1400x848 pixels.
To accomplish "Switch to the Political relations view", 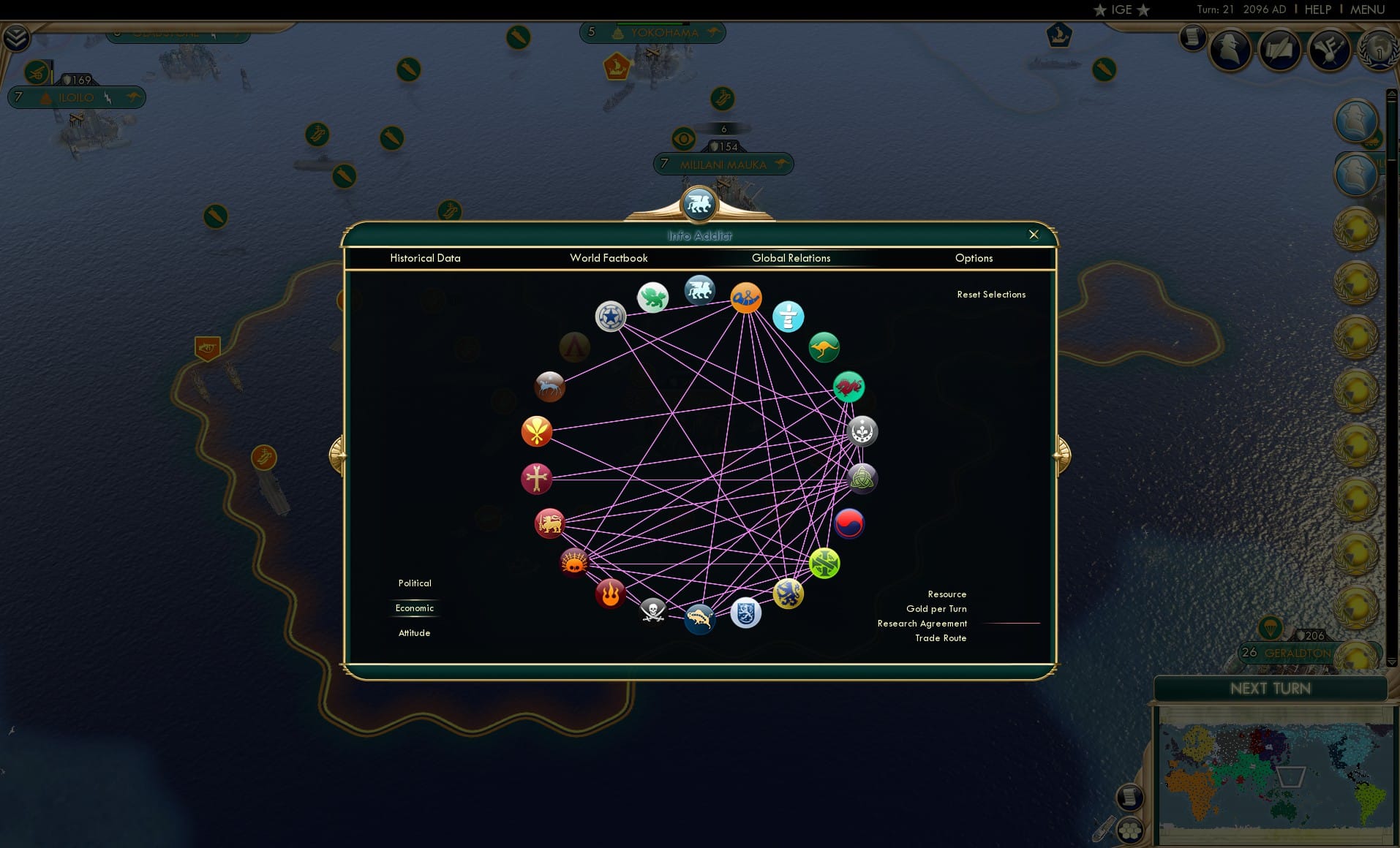I will (x=414, y=583).
